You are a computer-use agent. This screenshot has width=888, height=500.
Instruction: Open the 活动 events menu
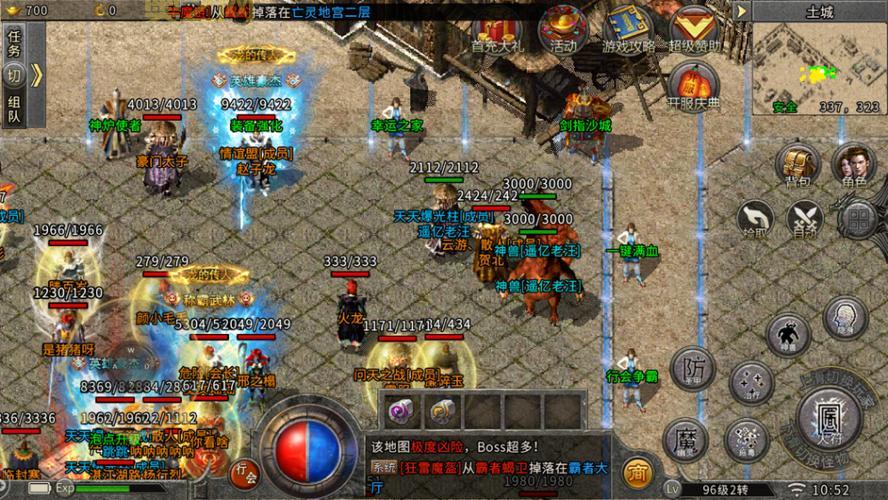click(x=562, y=30)
